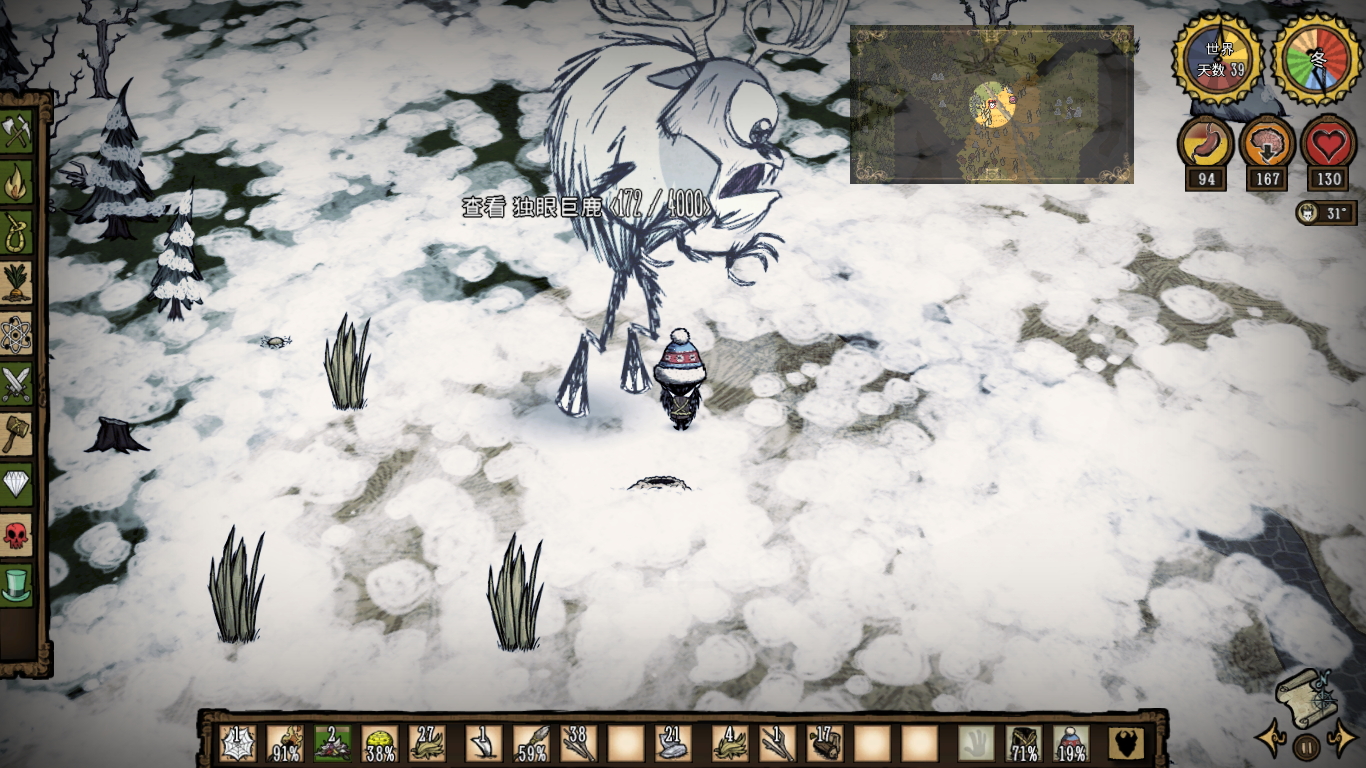Rotate camera with the right arrow
The height and width of the screenshot is (768, 1366).
1340,742
